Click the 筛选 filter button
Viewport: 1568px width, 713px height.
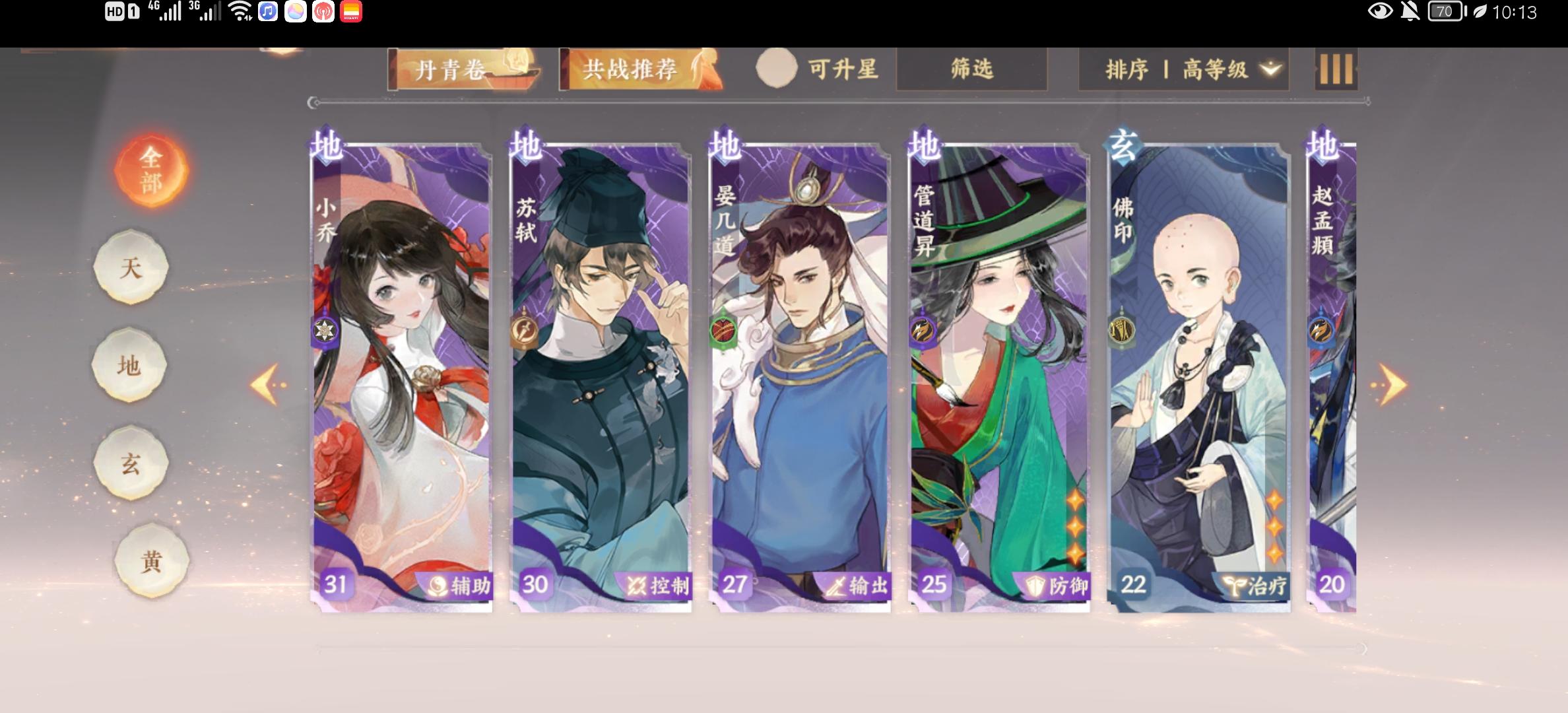[x=971, y=68]
